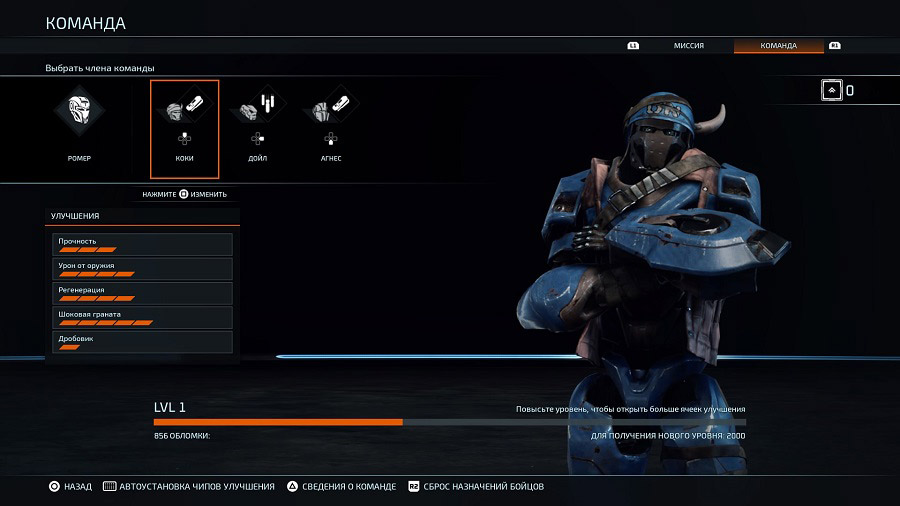Open the Команда tab
Viewport: 900px width, 506px height.
point(778,46)
